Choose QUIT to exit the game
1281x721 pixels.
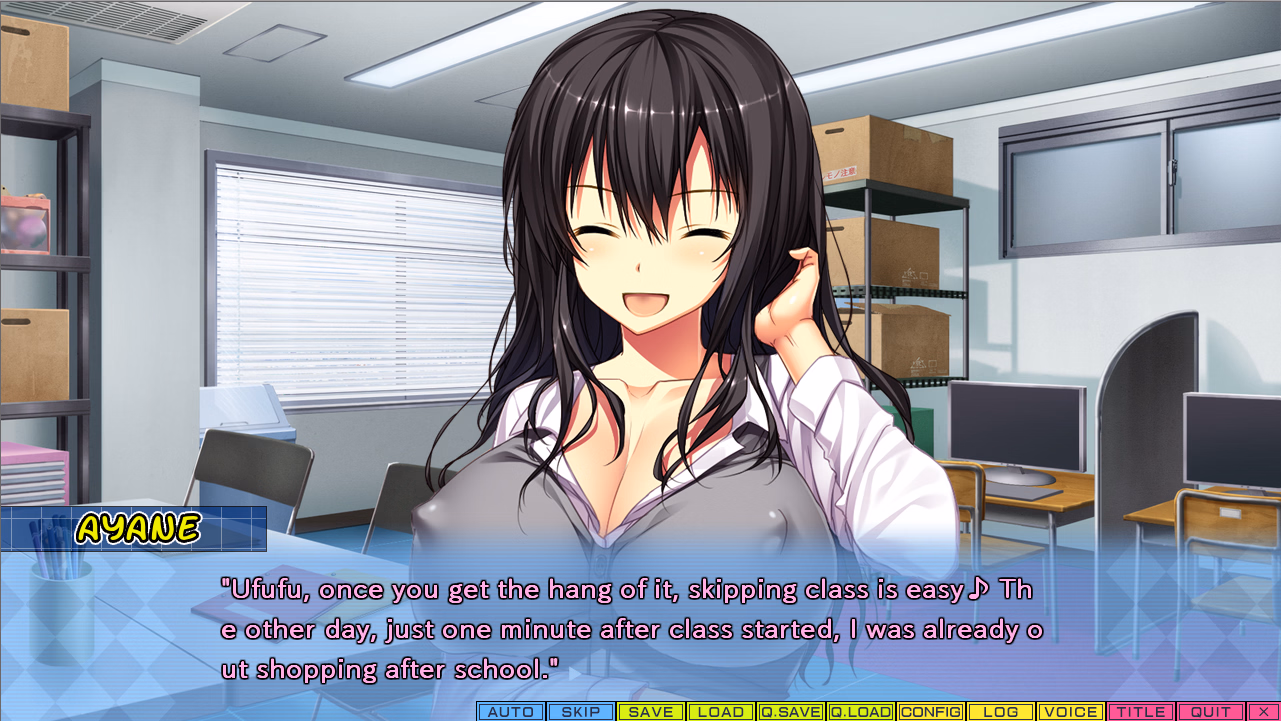point(1211,712)
